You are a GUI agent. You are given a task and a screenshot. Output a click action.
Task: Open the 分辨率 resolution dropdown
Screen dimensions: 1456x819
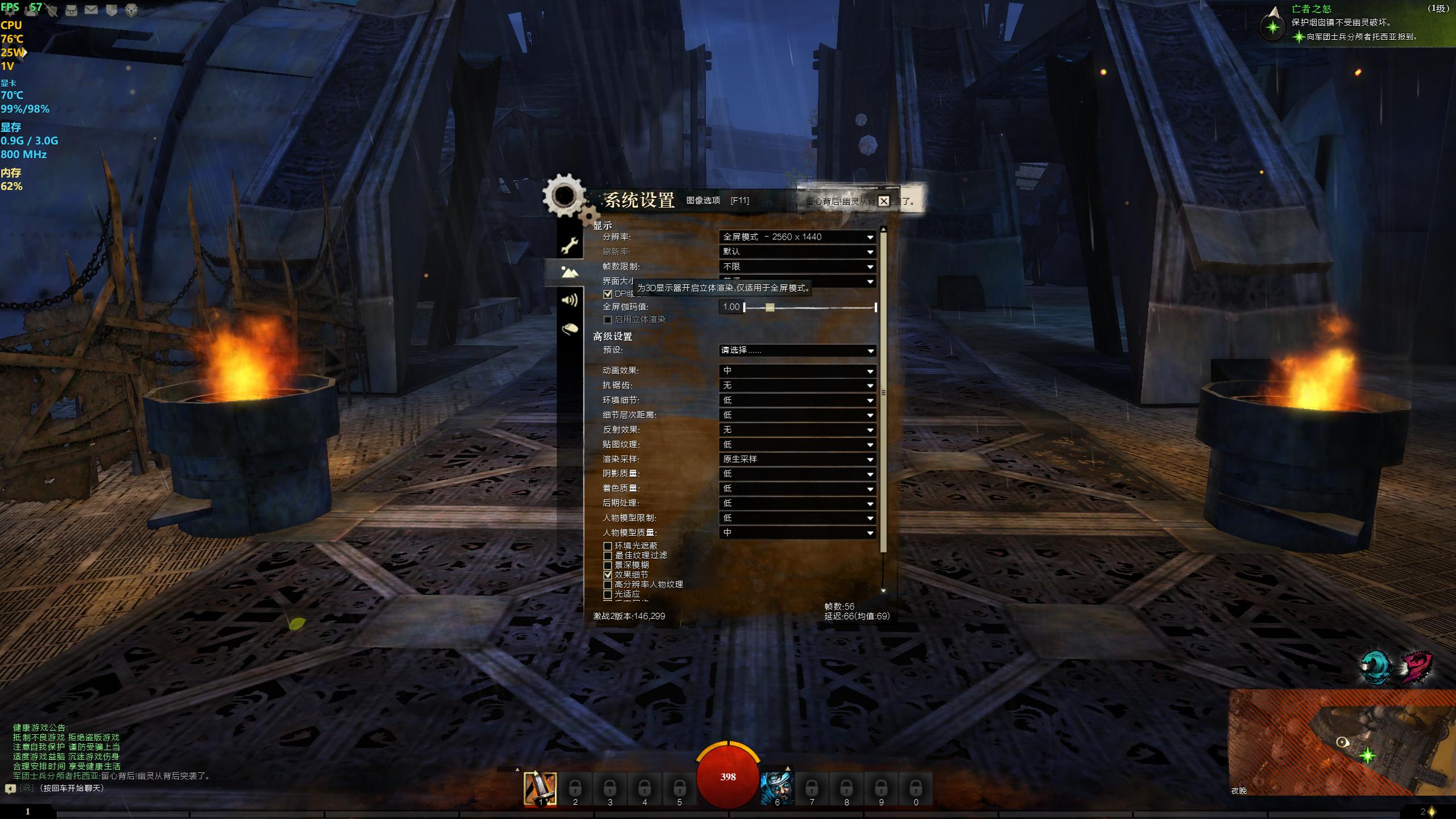797,237
